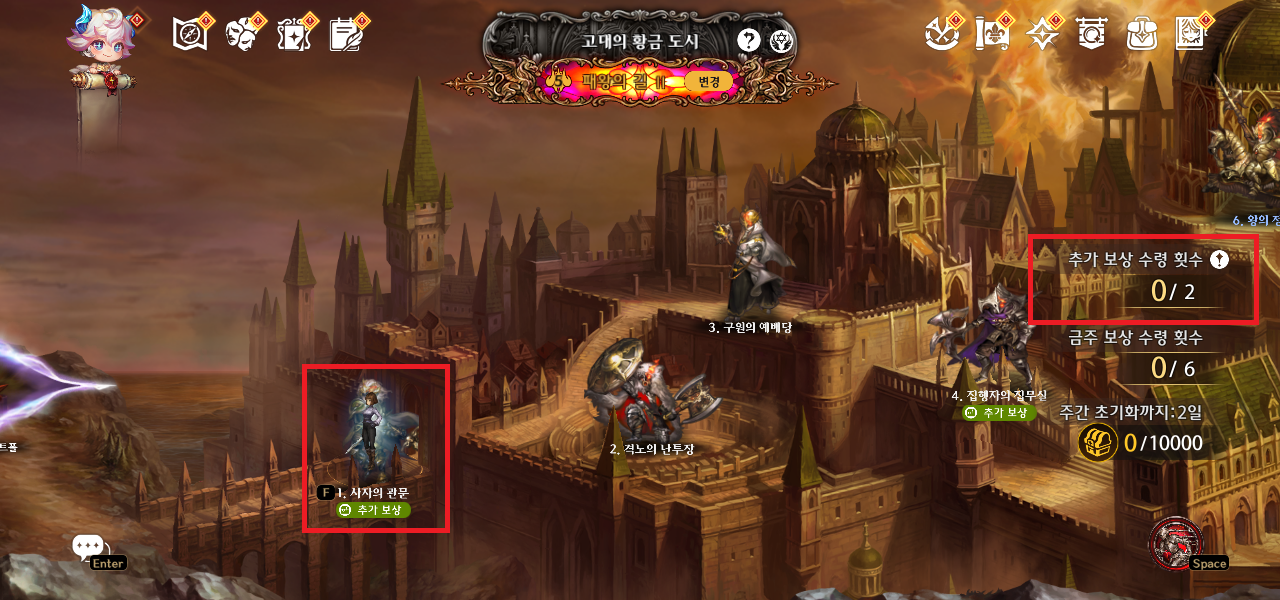Viewport: 1280px width, 600px height.
Task: Click the hexagram emblem icon beside help
Action: tap(781, 41)
